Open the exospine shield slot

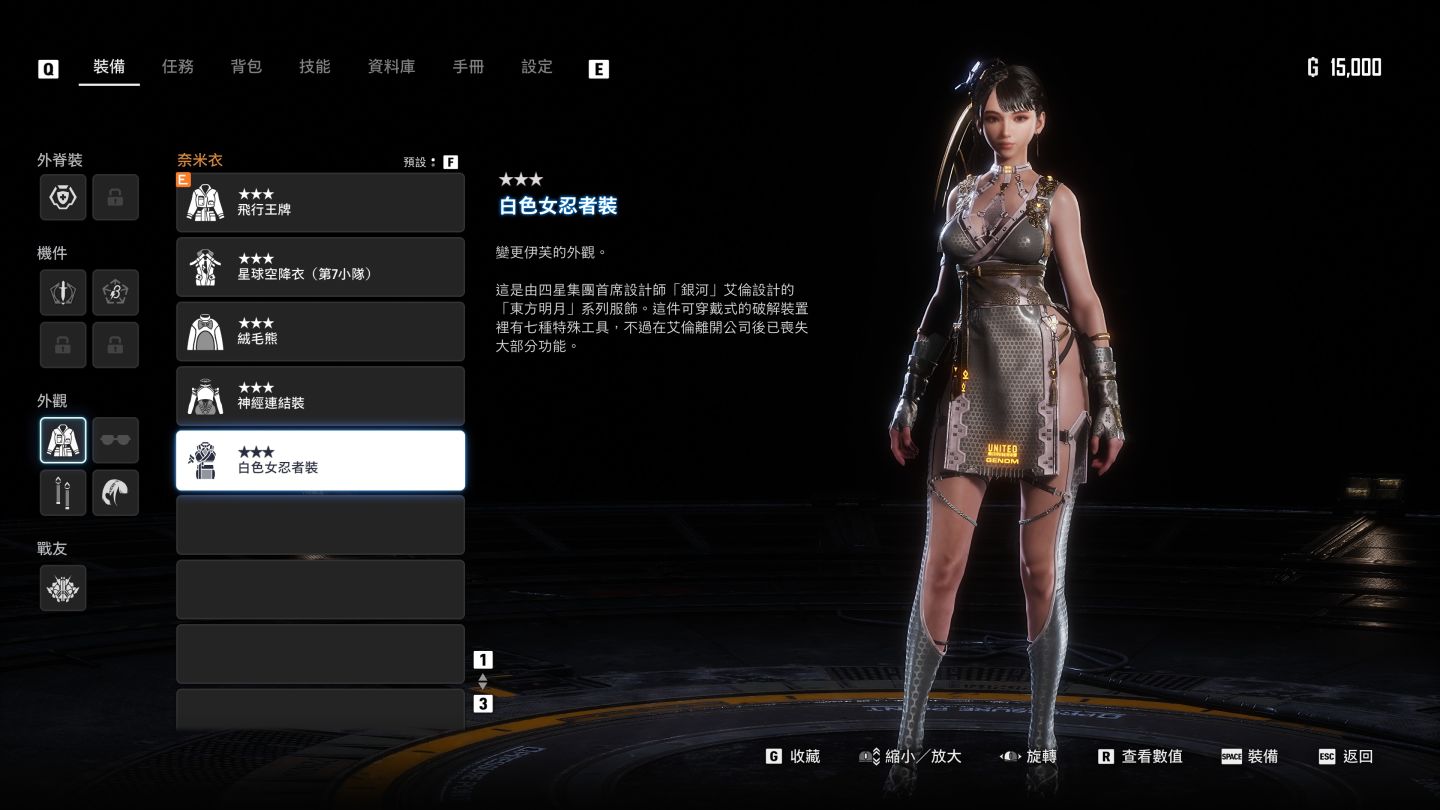[x=63, y=197]
